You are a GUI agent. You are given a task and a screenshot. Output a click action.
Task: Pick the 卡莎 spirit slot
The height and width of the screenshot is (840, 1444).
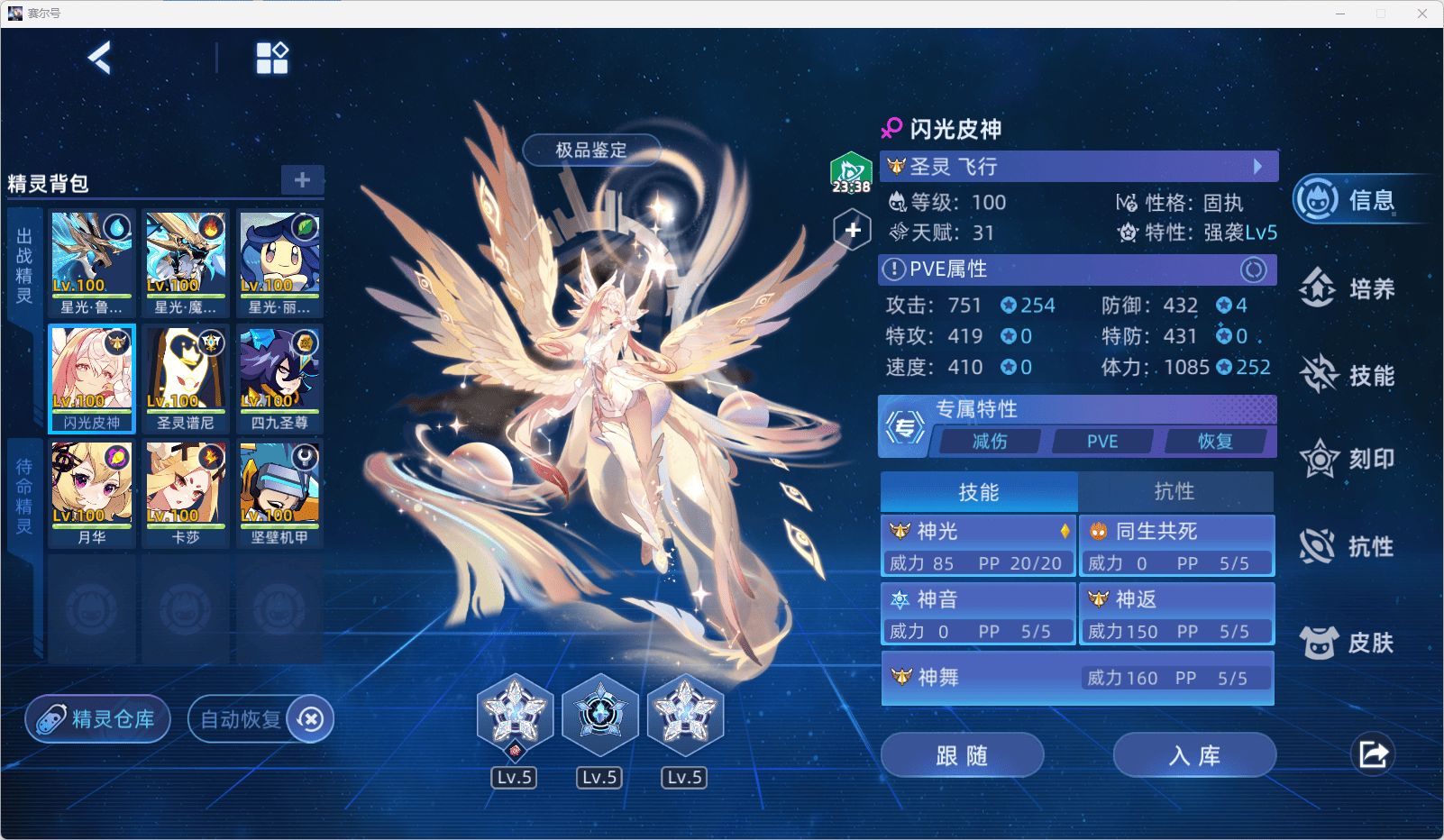pos(186,493)
